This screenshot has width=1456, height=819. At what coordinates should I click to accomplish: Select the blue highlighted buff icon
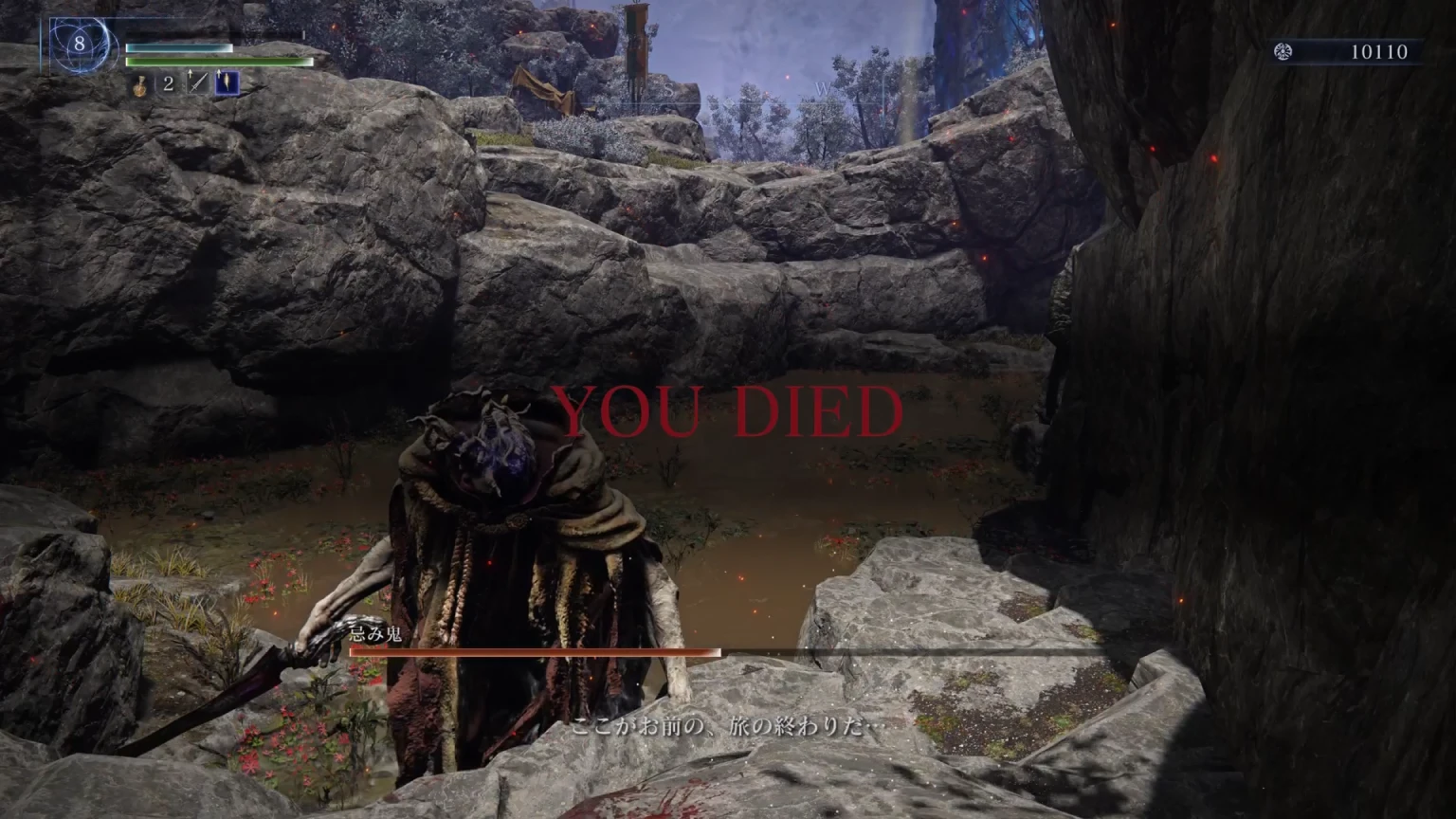[x=227, y=82]
